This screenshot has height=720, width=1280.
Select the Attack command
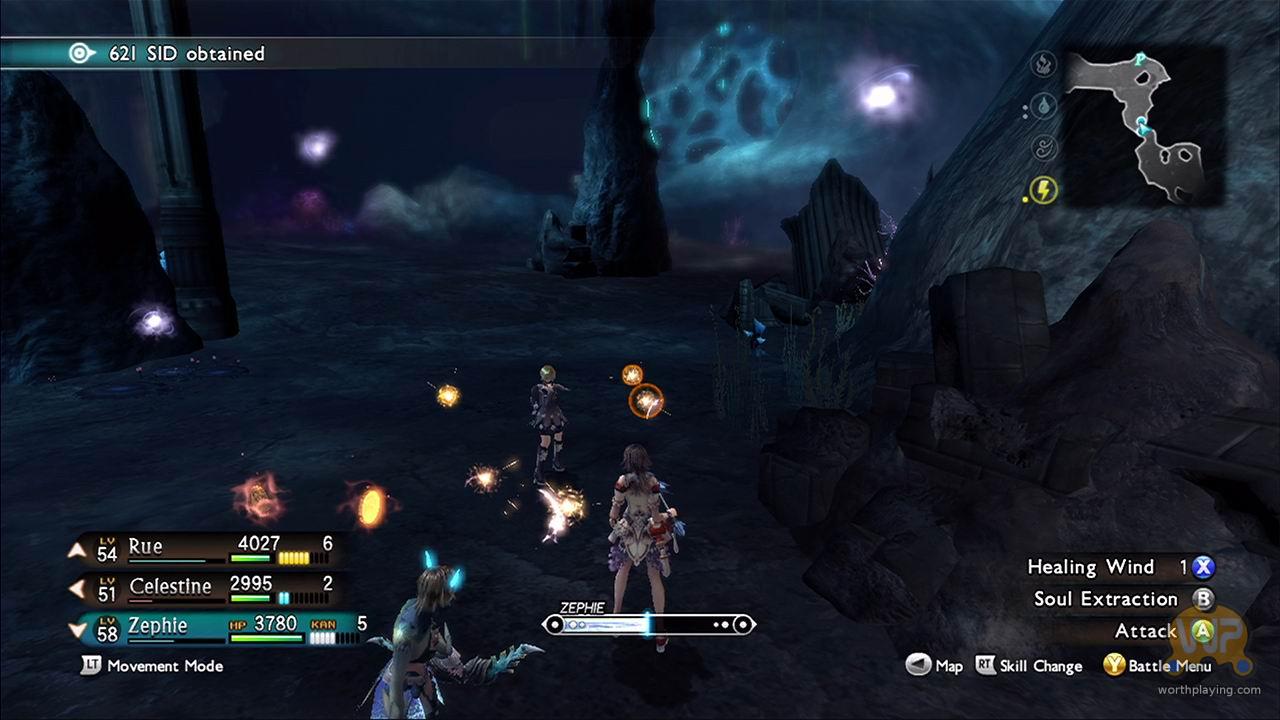click(x=1146, y=631)
